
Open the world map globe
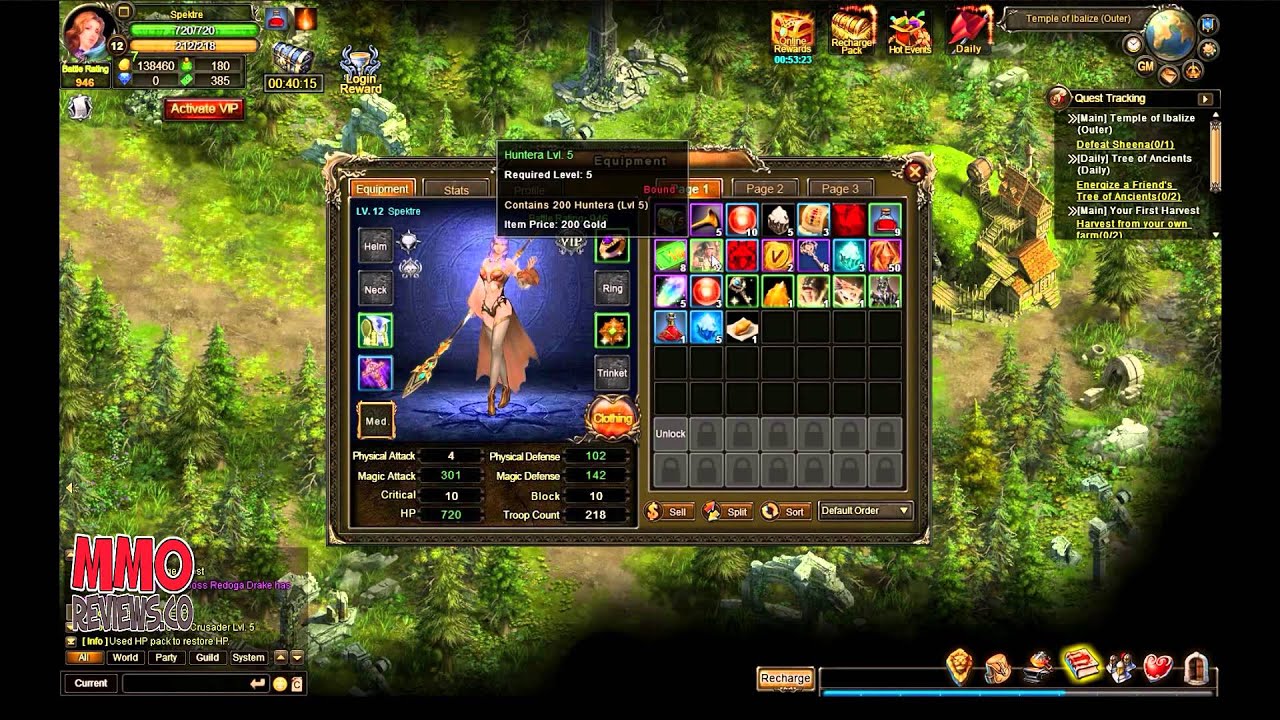pos(1169,36)
